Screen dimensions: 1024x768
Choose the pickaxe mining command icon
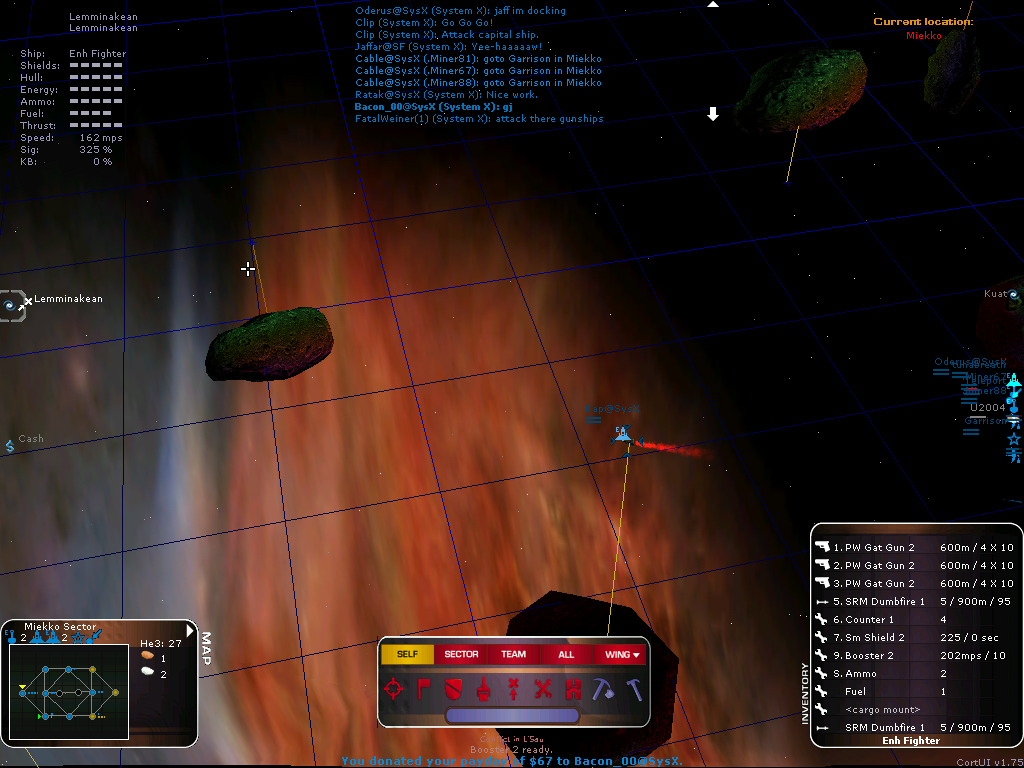pyautogui.click(x=602, y=688)
